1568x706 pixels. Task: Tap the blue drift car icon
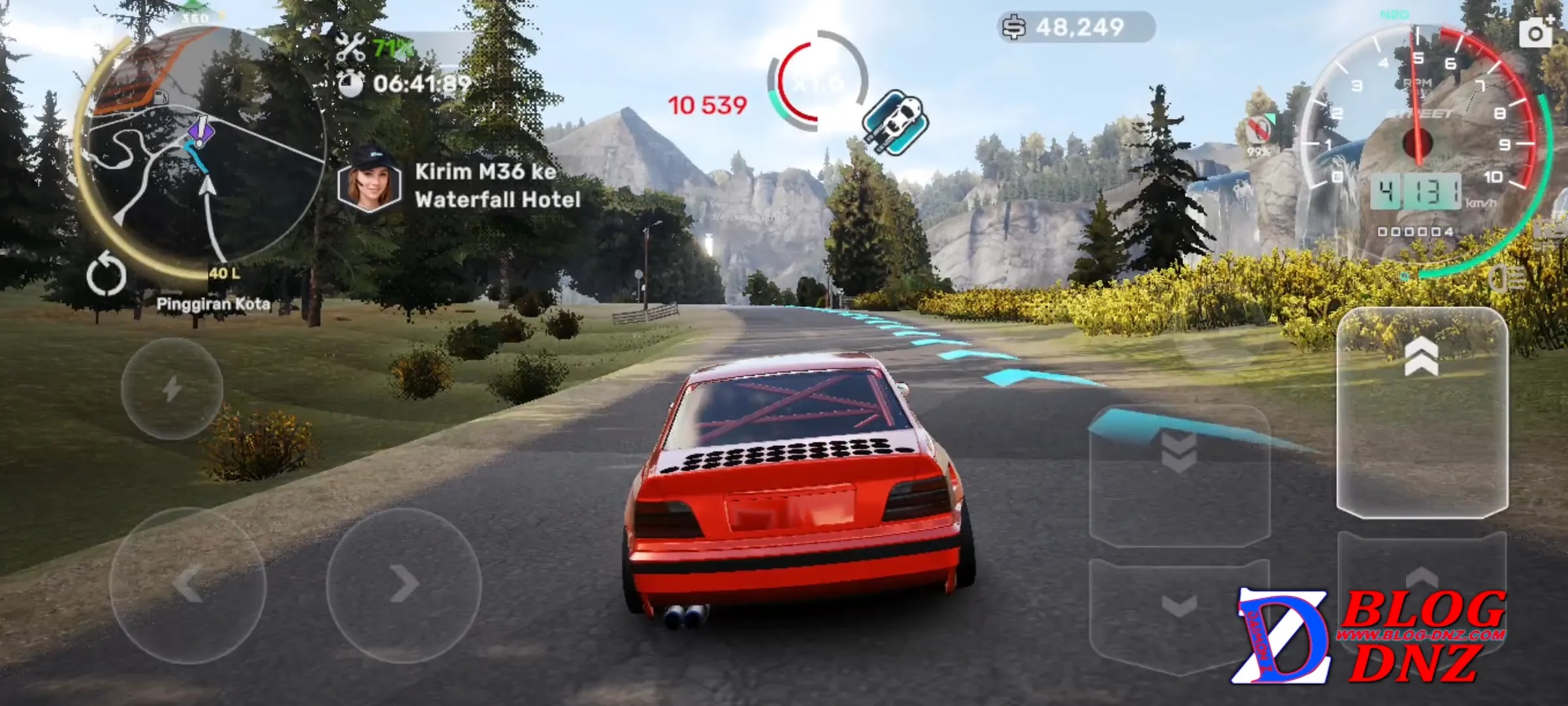(x=894, y=122)
